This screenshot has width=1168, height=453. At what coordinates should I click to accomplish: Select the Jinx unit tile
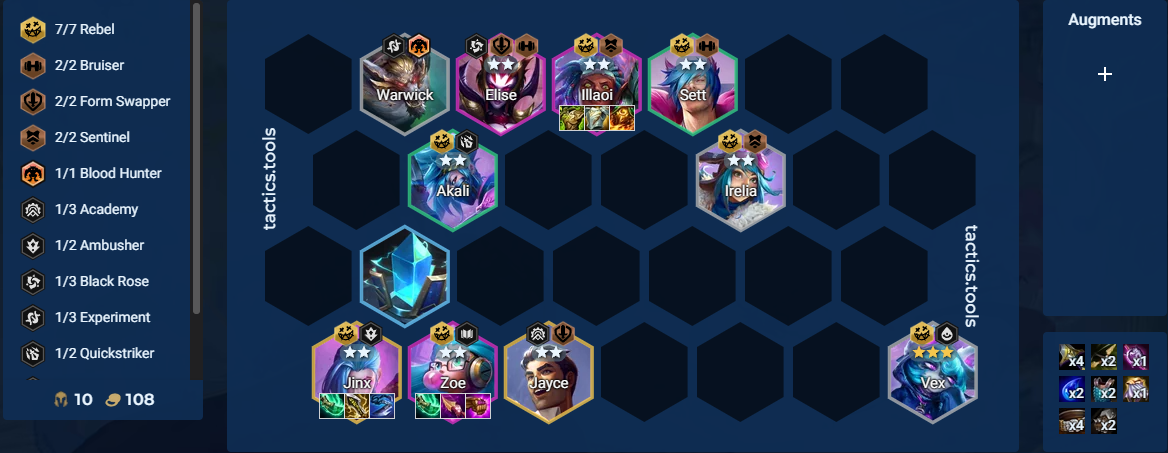click(x=356, y=378)
